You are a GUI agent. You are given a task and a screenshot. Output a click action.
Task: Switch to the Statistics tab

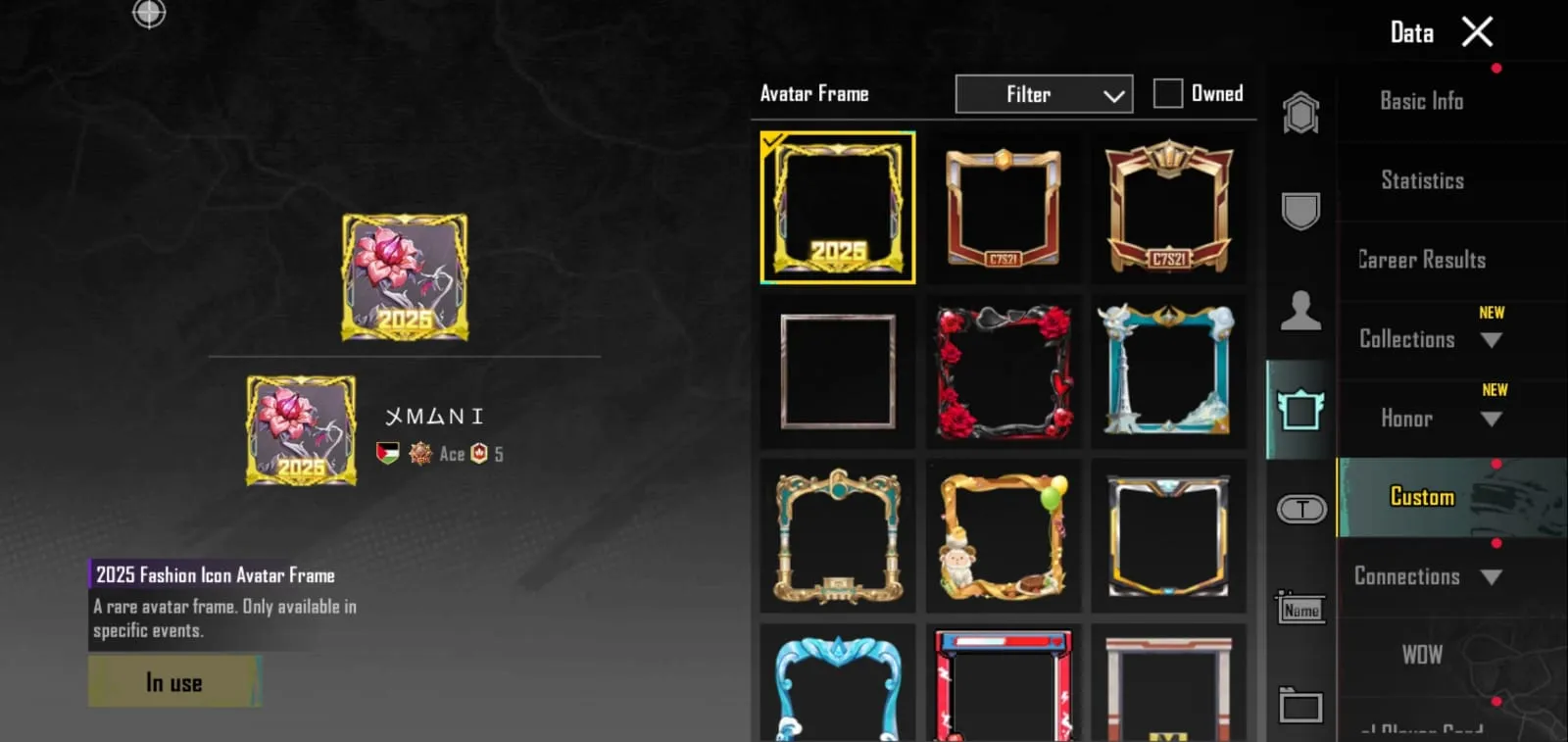coord(1421,180)
